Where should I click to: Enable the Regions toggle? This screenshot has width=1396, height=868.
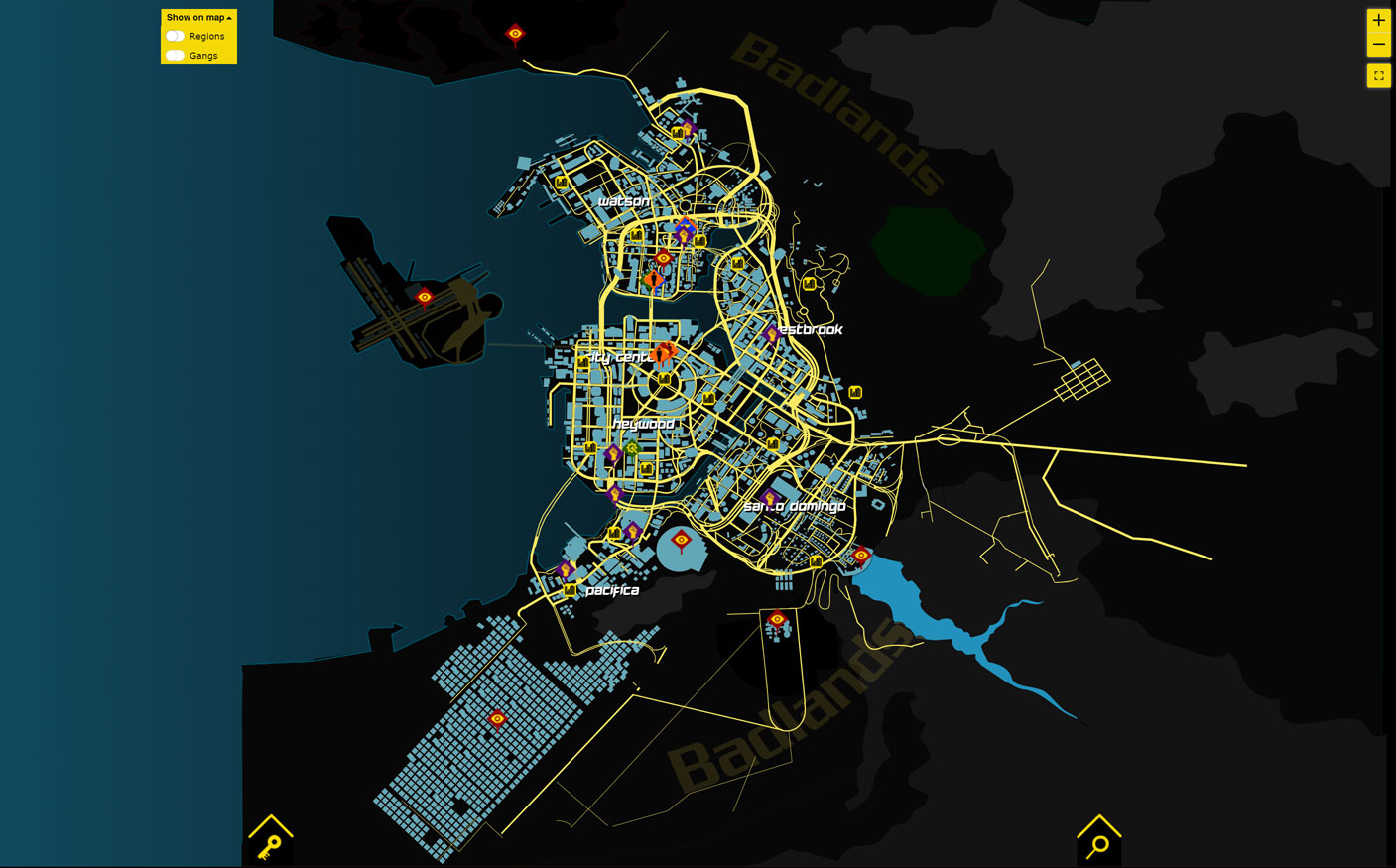[x=176, y=35]
